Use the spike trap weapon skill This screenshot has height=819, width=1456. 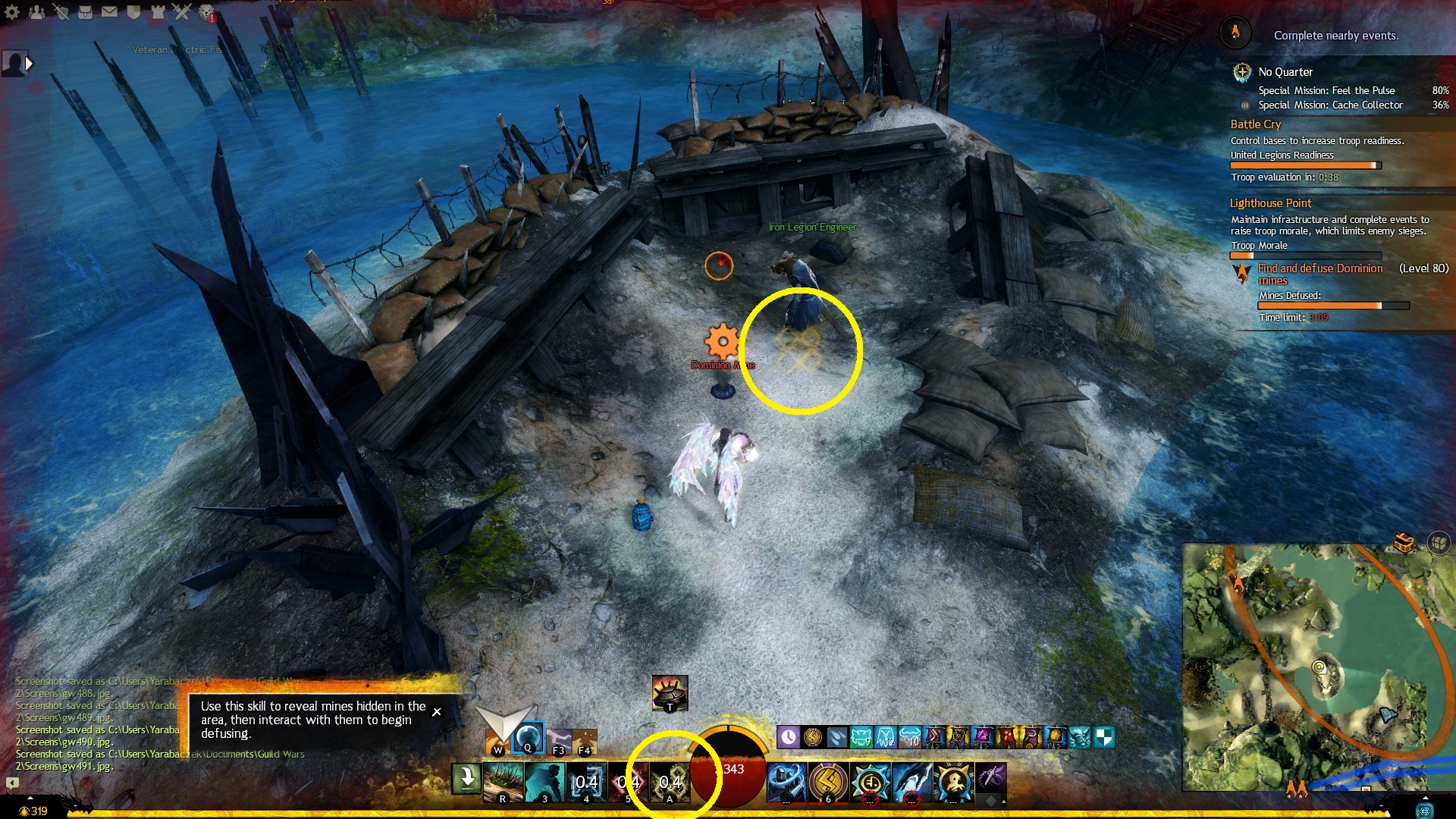[504, 781]
